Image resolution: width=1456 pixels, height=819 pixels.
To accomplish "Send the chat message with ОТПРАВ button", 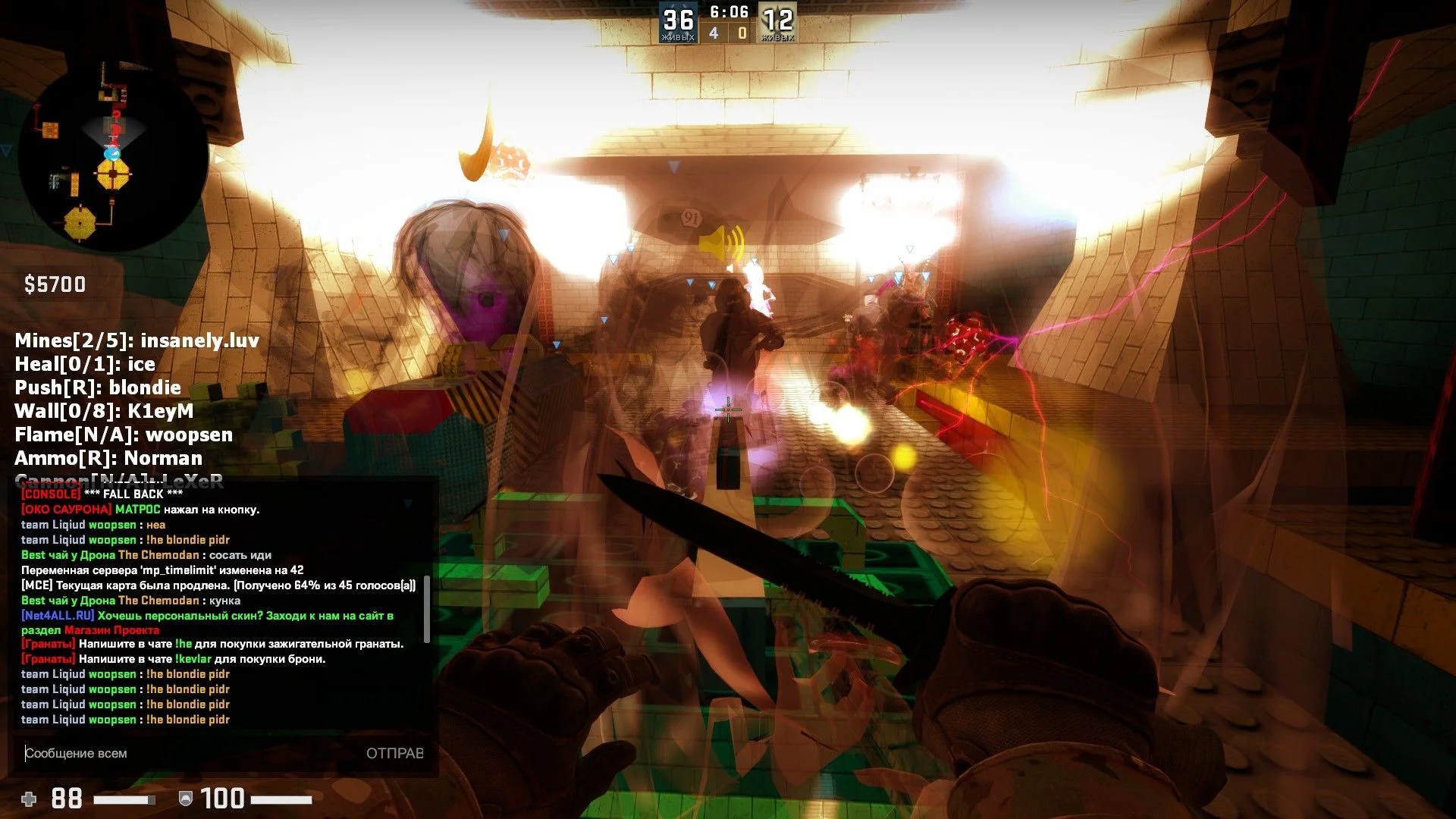I will click(394, 753).
